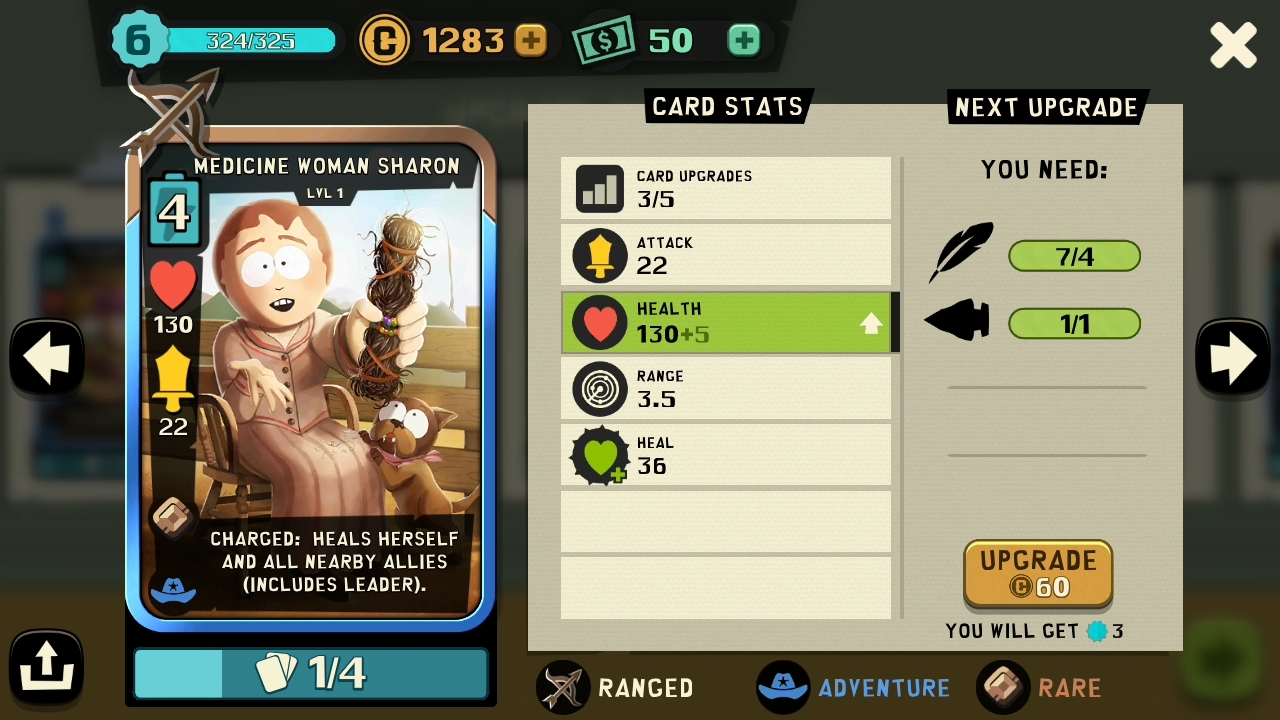
Task: Tap the share button
Action: pyautogui.click(x=46, y=665)
